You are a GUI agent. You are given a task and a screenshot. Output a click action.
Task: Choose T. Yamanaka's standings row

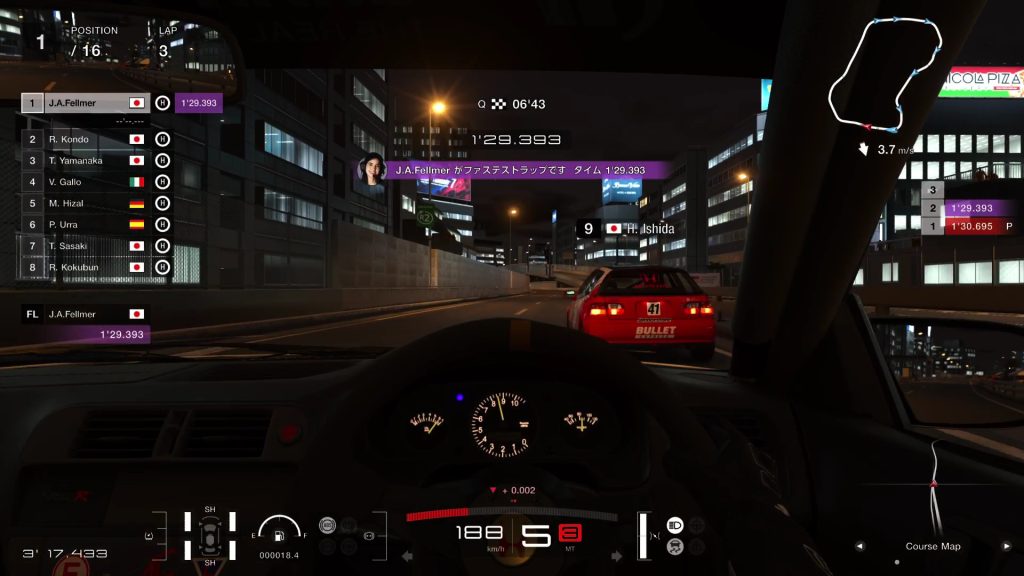(x=85, y=160)
